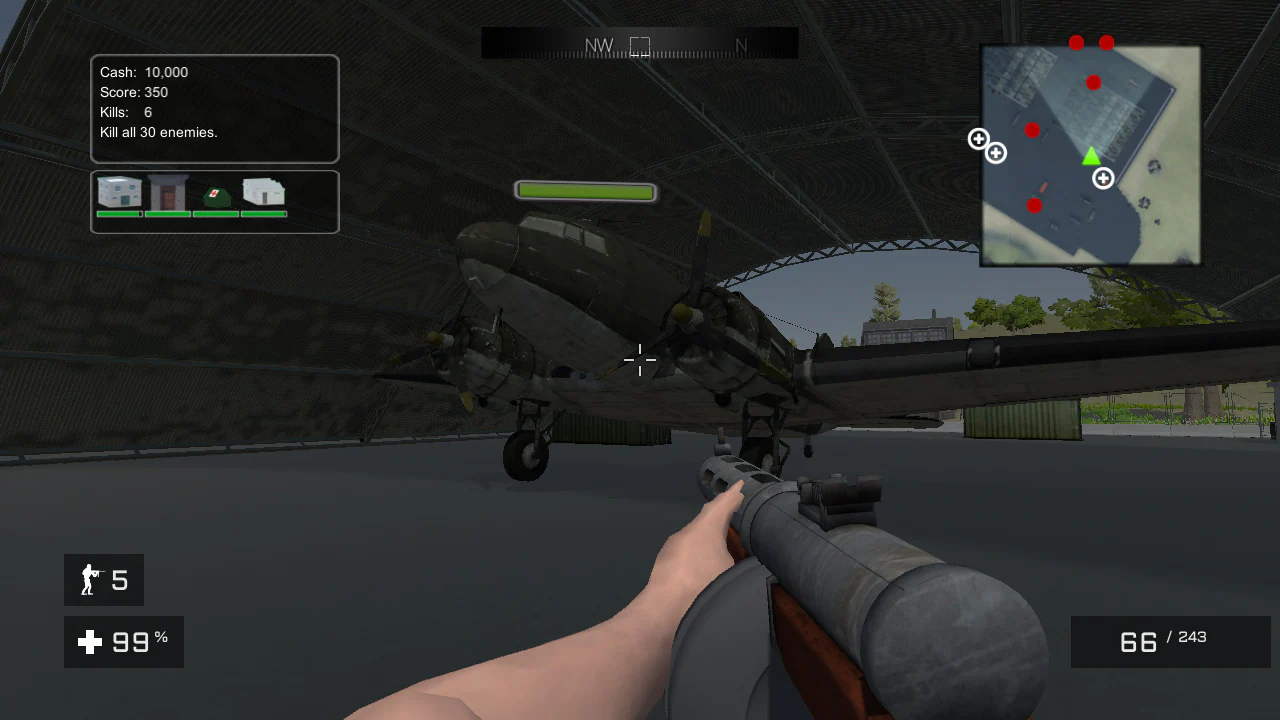The height and width of the screenshot is (720, 1280).
Task: Click the Kill all 30 enemies objective text
Action: tap(158, 132)
